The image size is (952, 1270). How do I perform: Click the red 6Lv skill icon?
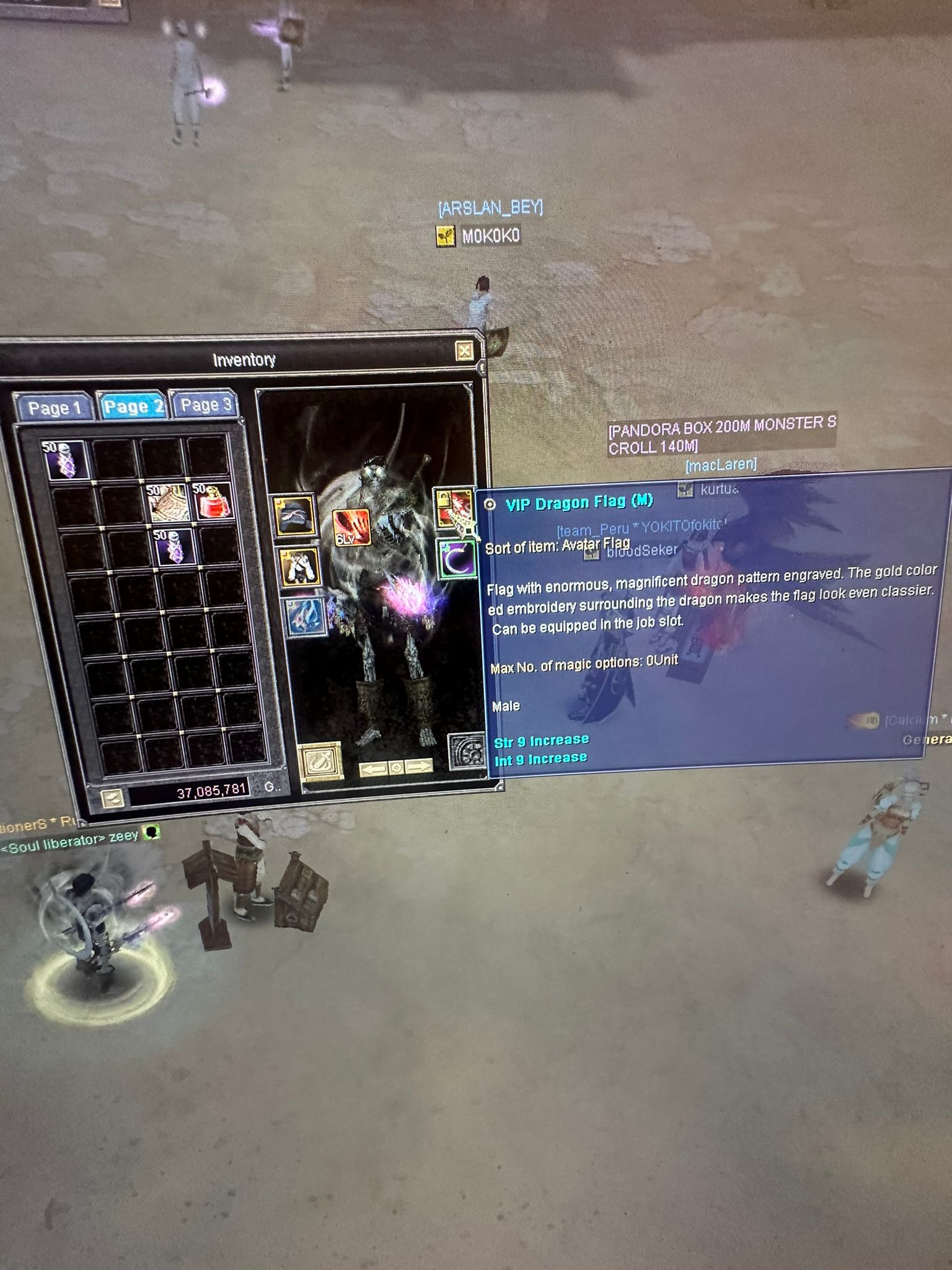point(351,528)
